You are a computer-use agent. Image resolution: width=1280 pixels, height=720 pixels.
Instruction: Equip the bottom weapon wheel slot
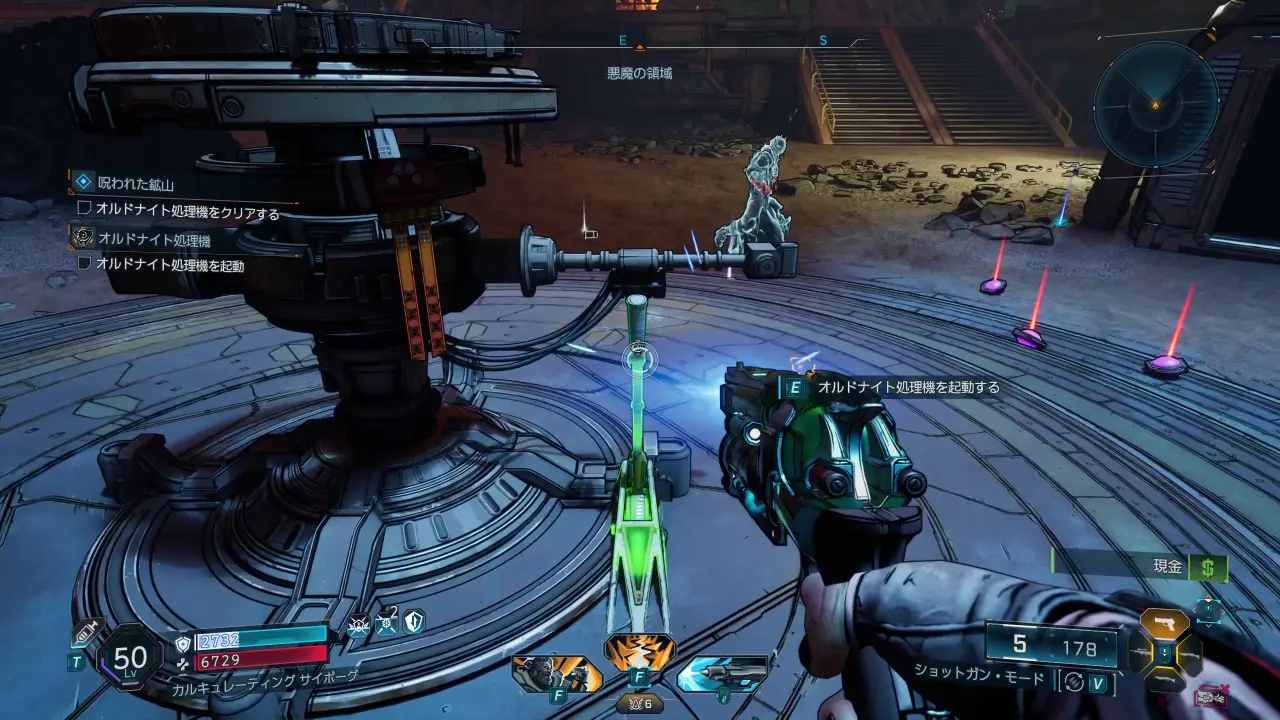point(1165,683)
